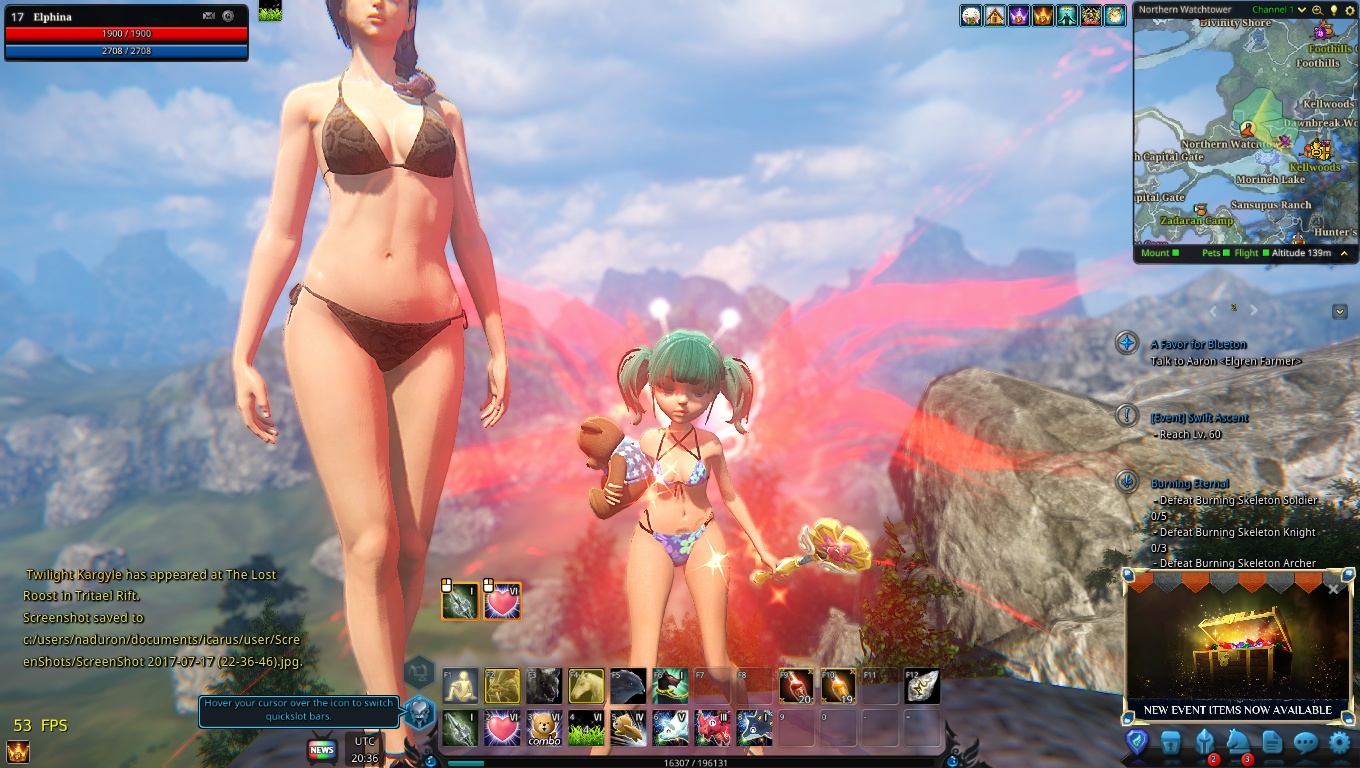Screen dimensions: 1360x768
Task: Collapse the quest tracker with the arrow button
Action: coord(1340,312)
